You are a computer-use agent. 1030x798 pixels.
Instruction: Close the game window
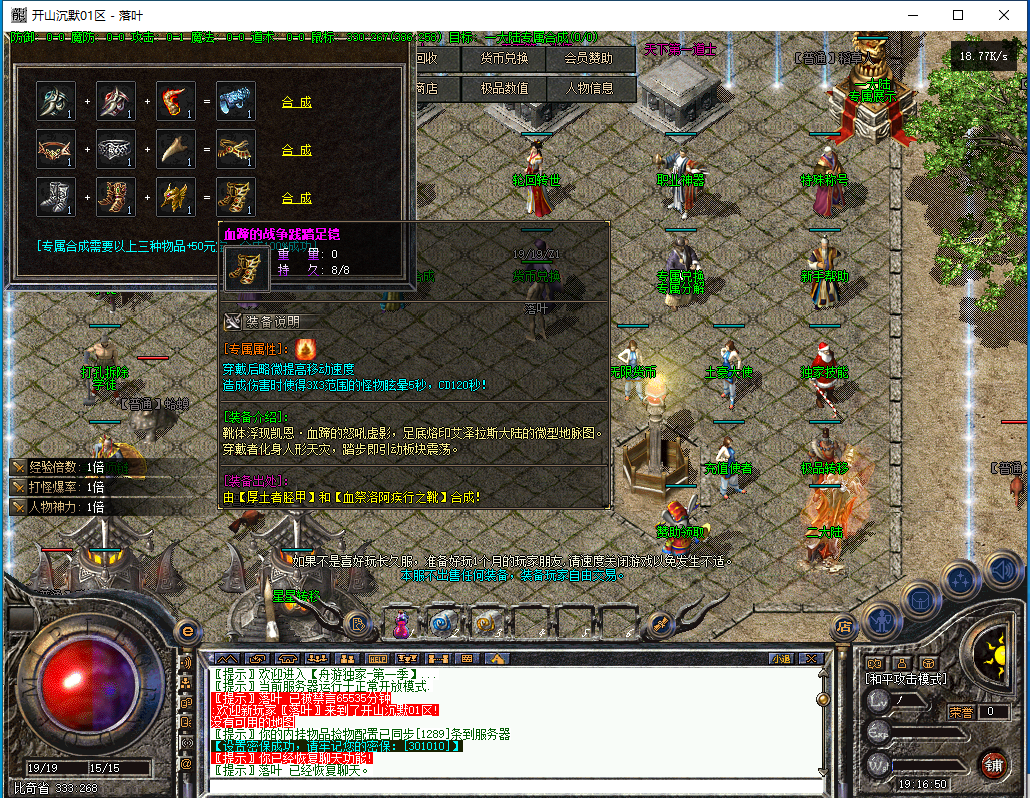point(1003,15)
